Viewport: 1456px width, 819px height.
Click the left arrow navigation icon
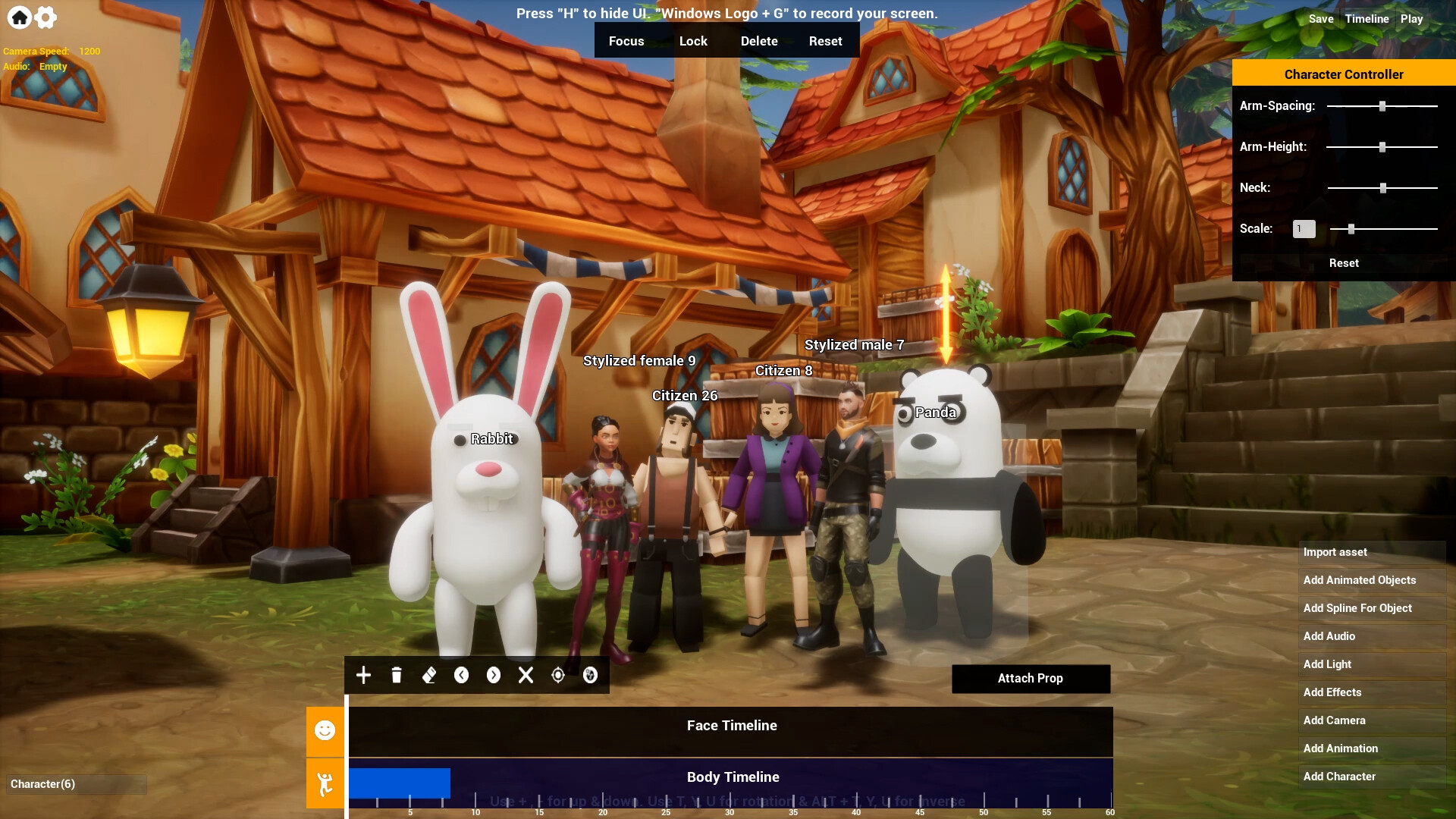coord(461,675)
